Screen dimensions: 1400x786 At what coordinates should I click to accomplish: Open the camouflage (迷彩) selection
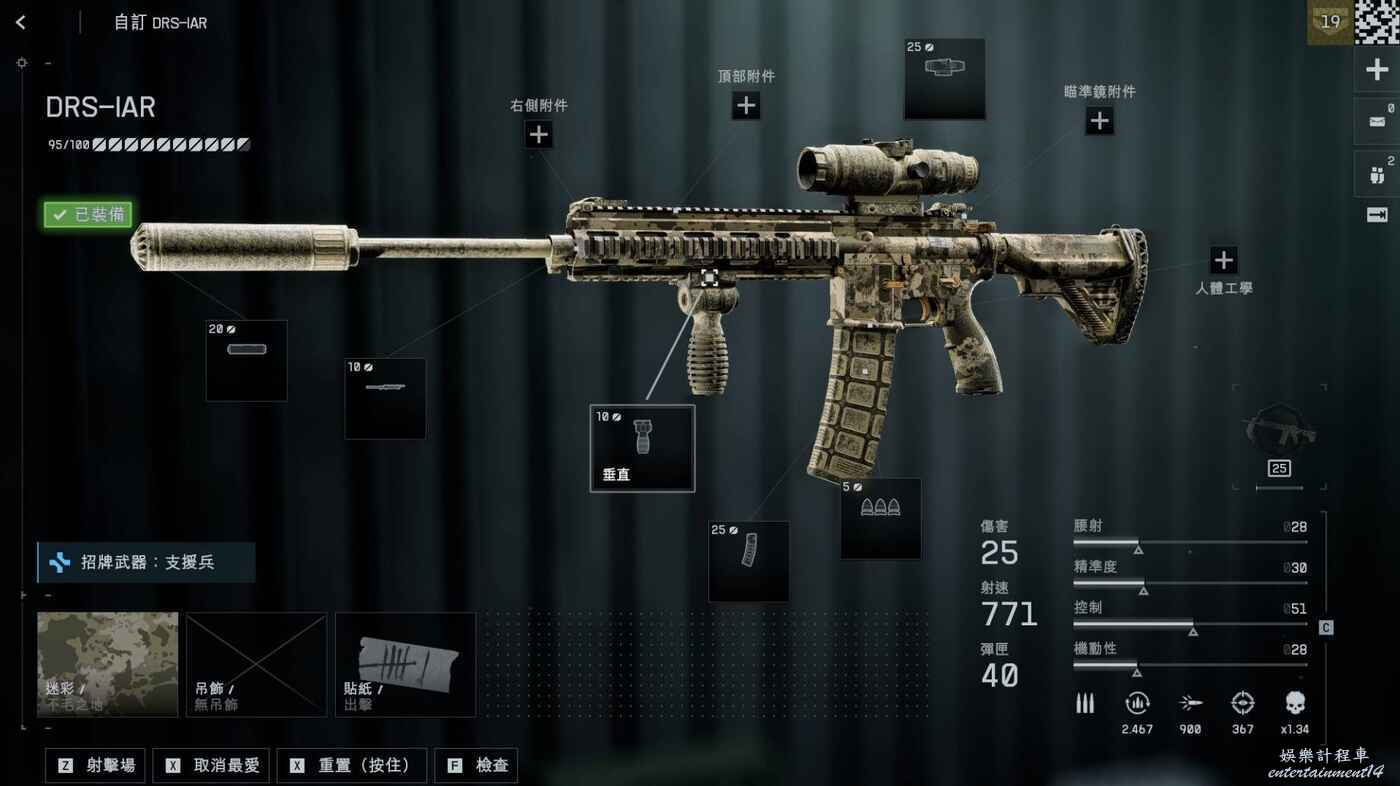108,664
